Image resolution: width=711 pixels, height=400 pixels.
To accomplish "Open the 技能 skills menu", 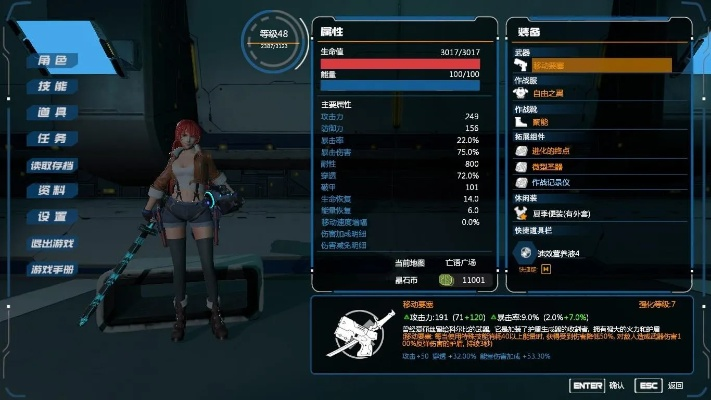I will (x=52, y=86).
